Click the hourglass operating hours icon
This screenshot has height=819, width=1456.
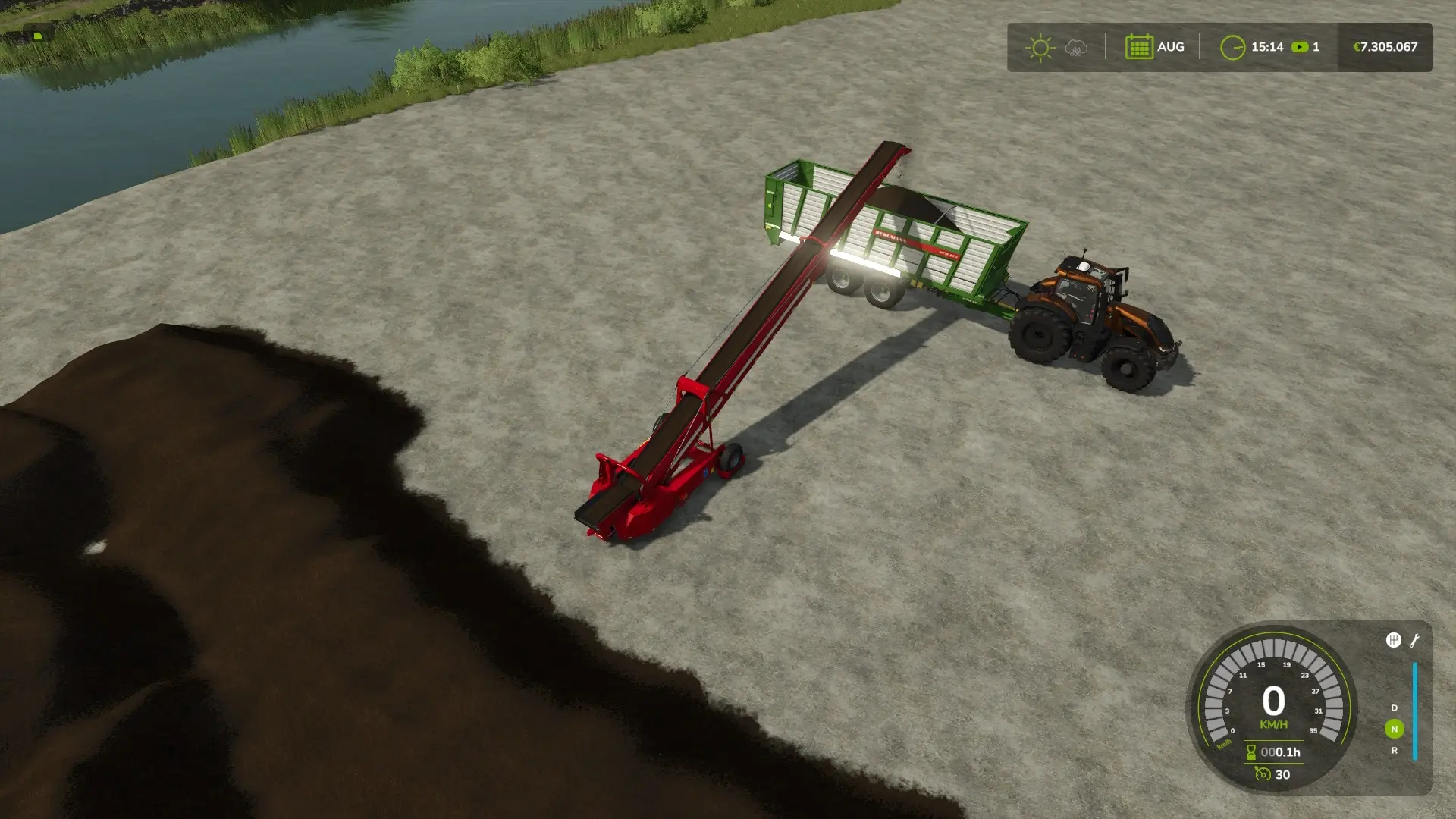pos(1250,752)
